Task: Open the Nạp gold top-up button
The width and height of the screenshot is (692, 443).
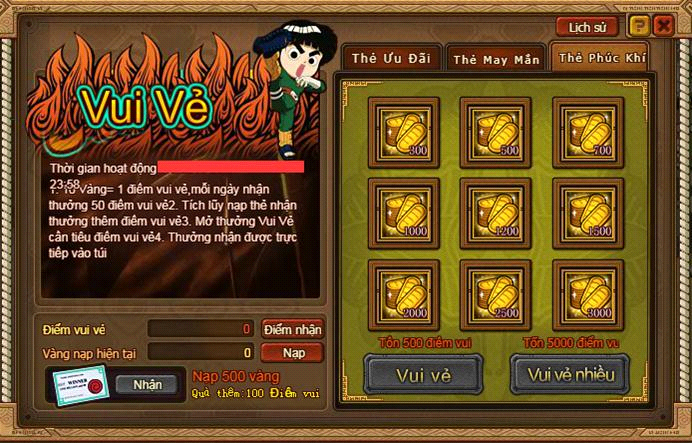Action: tap(292, 352)
